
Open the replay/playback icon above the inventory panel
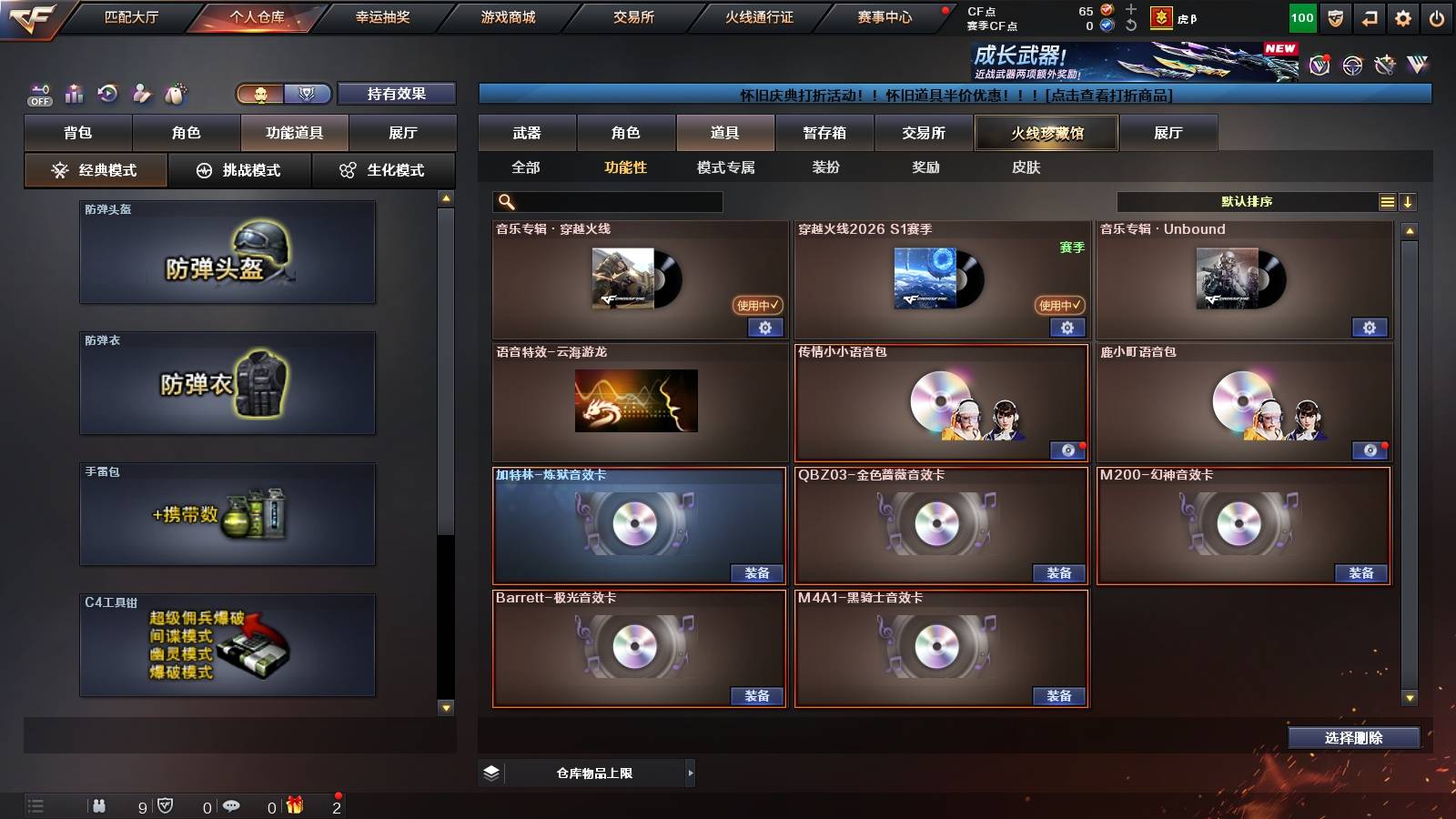tap(106, 94)
